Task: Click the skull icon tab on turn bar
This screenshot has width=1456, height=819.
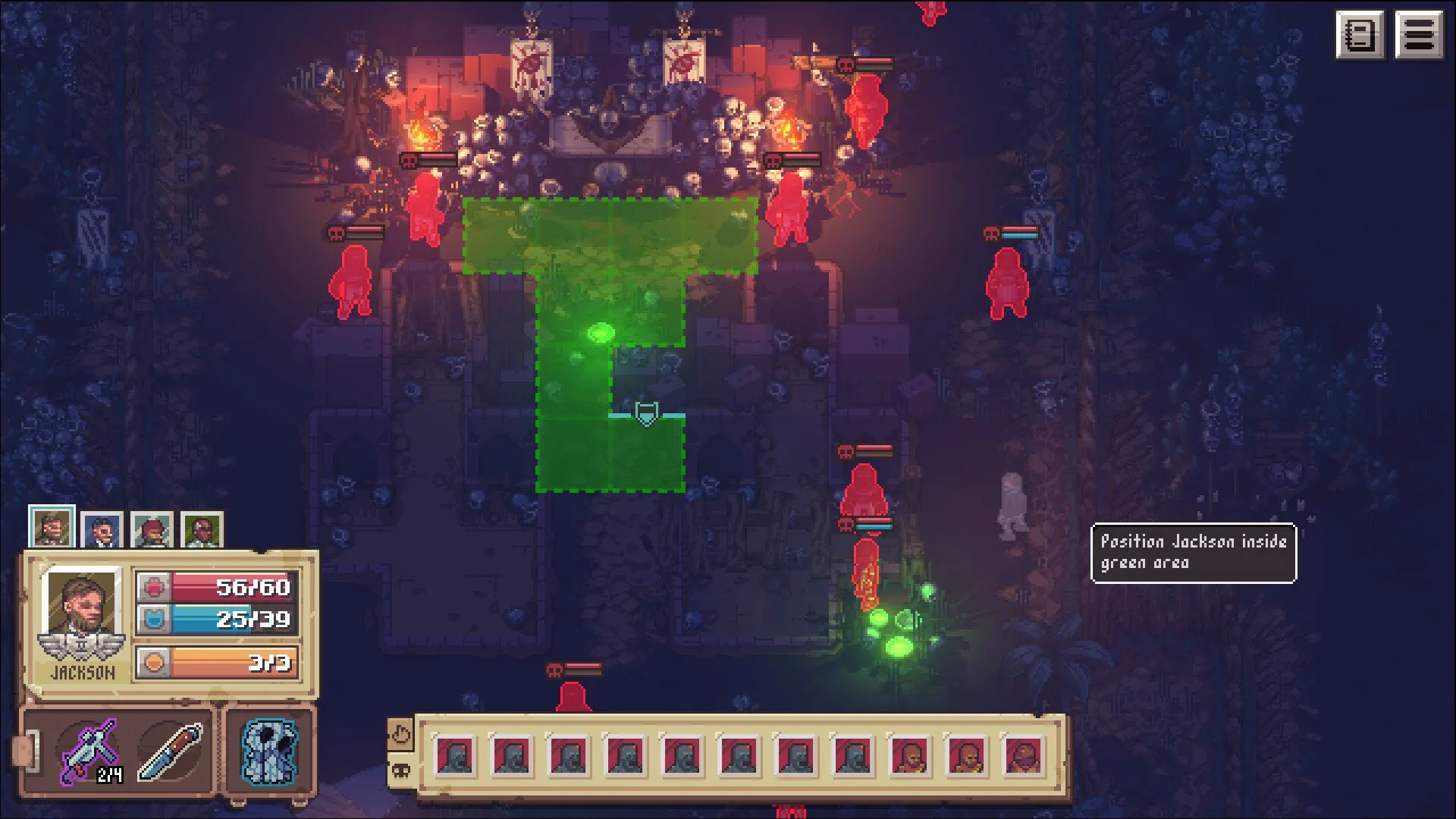Action: coord(400,771)
